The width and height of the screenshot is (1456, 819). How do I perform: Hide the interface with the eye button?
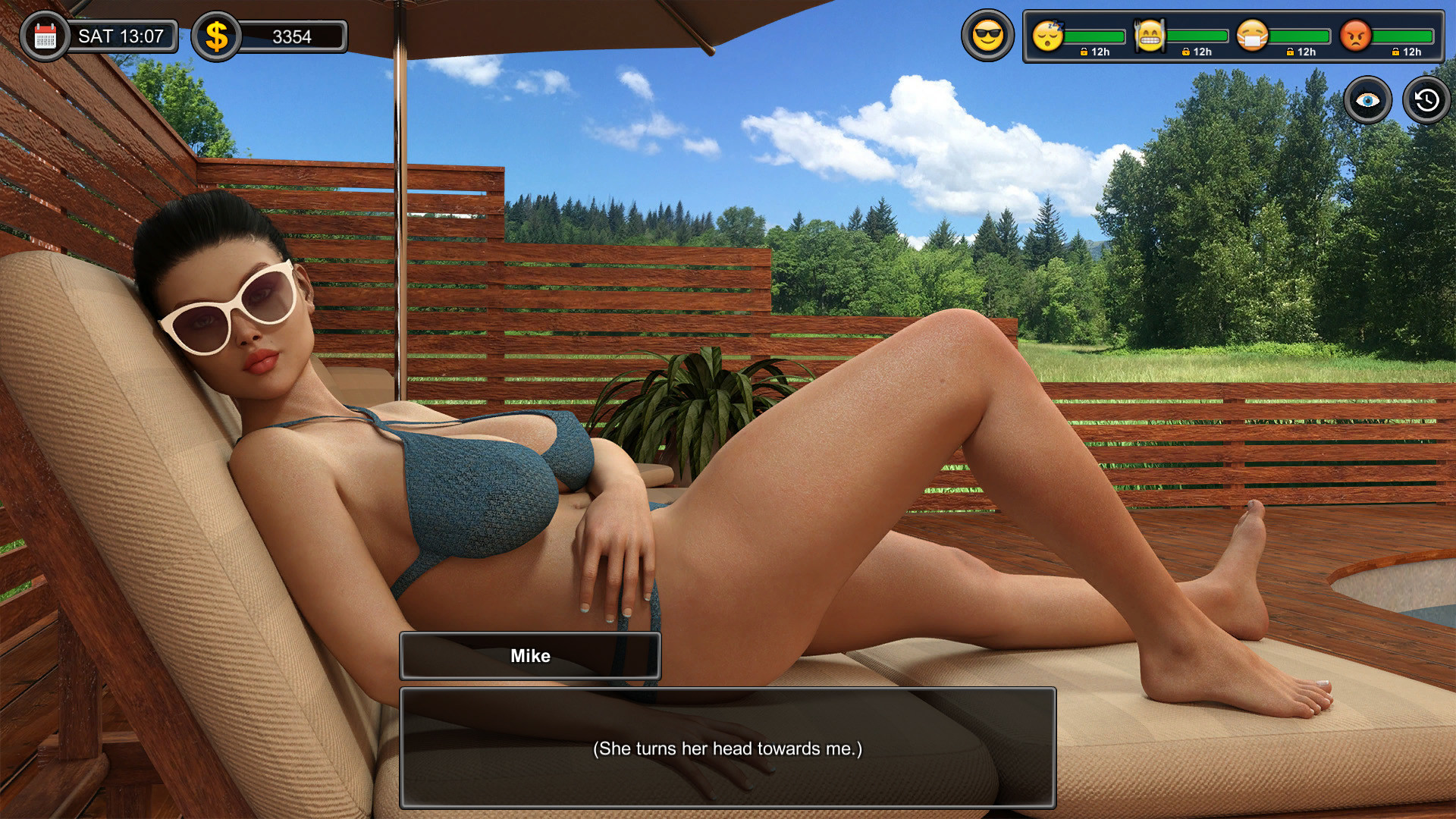tap(1367, 100)
